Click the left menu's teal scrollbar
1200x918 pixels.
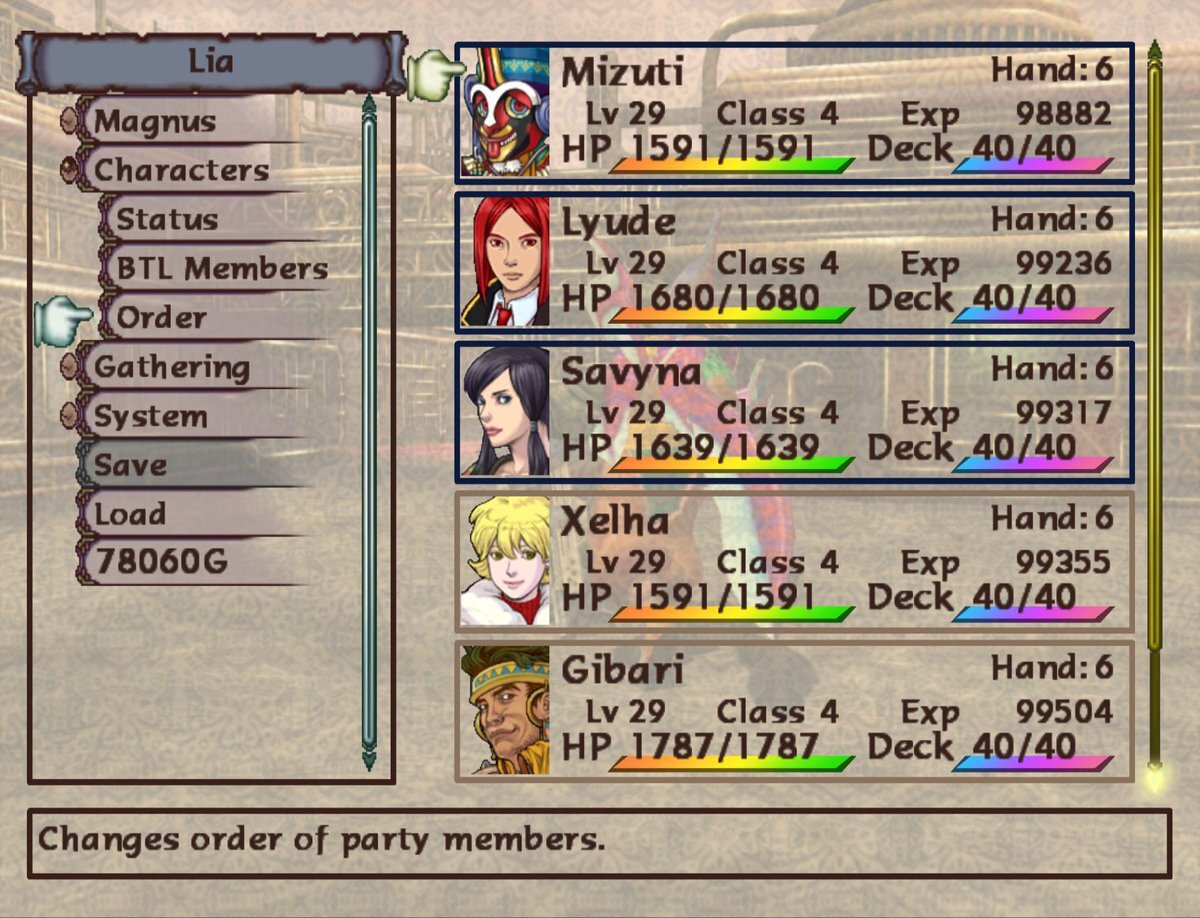click(369, 430)
